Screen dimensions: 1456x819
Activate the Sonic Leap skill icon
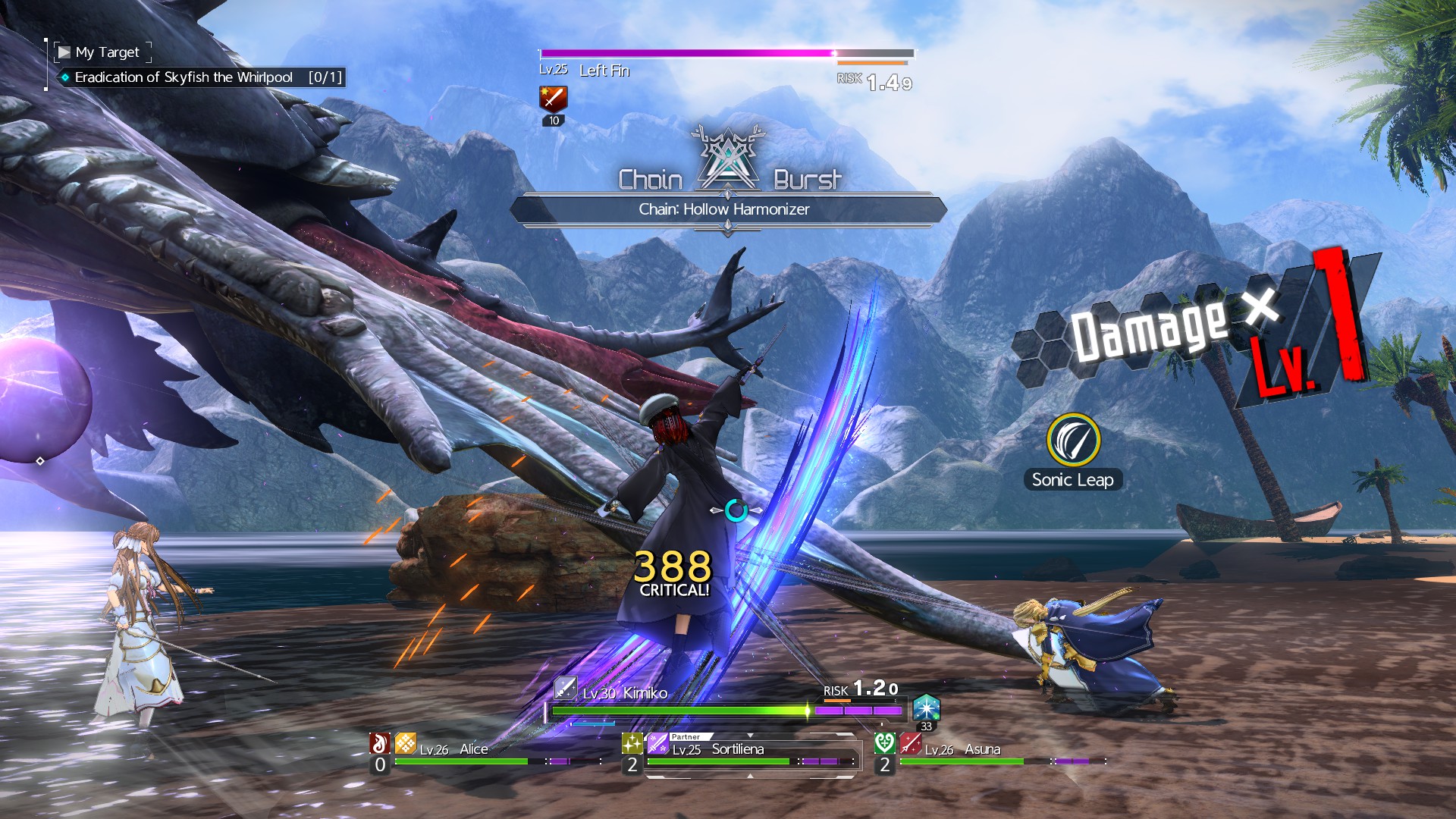1073,440
